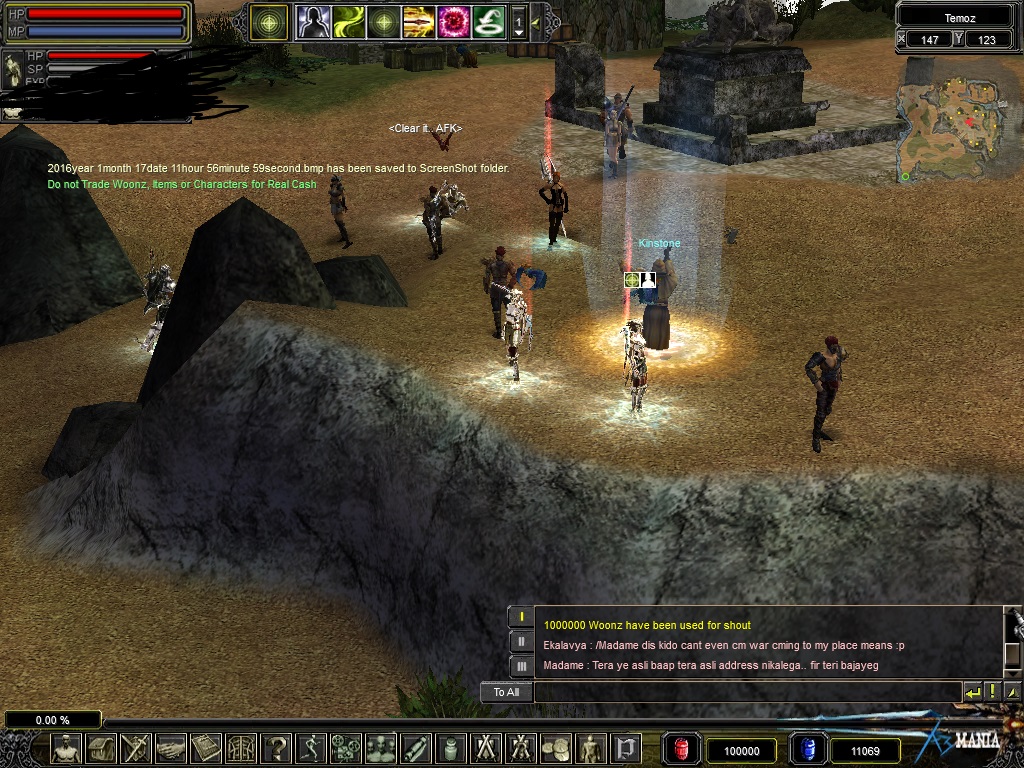This screenshot has height=768, width=1024.
Task: Change chat channel with To All button
Action: point(506,692)
